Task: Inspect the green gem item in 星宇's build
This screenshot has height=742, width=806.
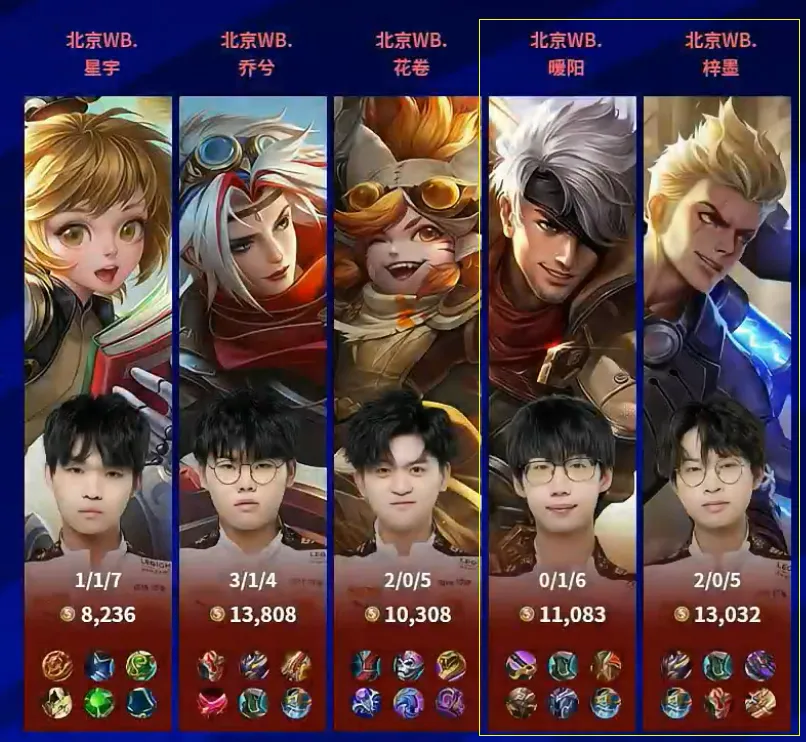Action: pyautogui.click(x=98, y=702)
